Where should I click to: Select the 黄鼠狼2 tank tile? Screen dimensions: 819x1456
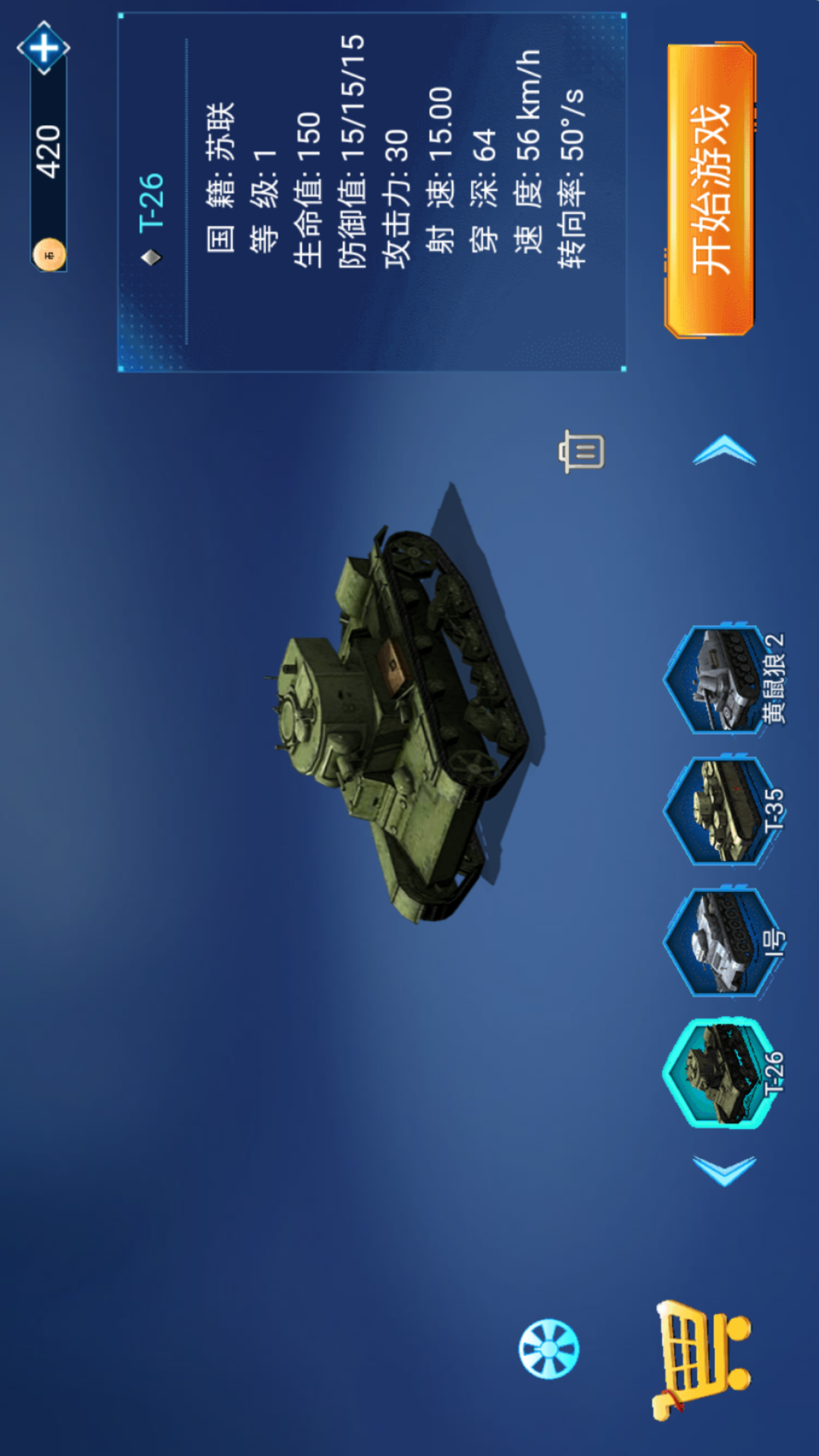pyautogui.click(x=721, y=679)
